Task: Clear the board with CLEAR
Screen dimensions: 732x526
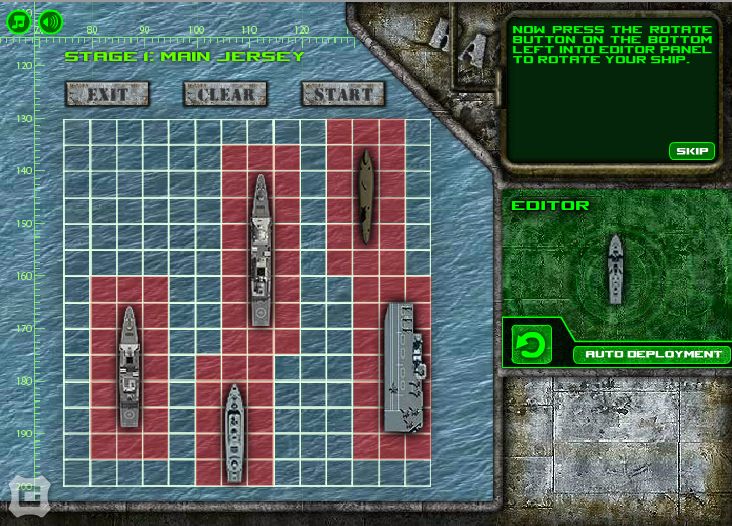Action: click(226, 94)
